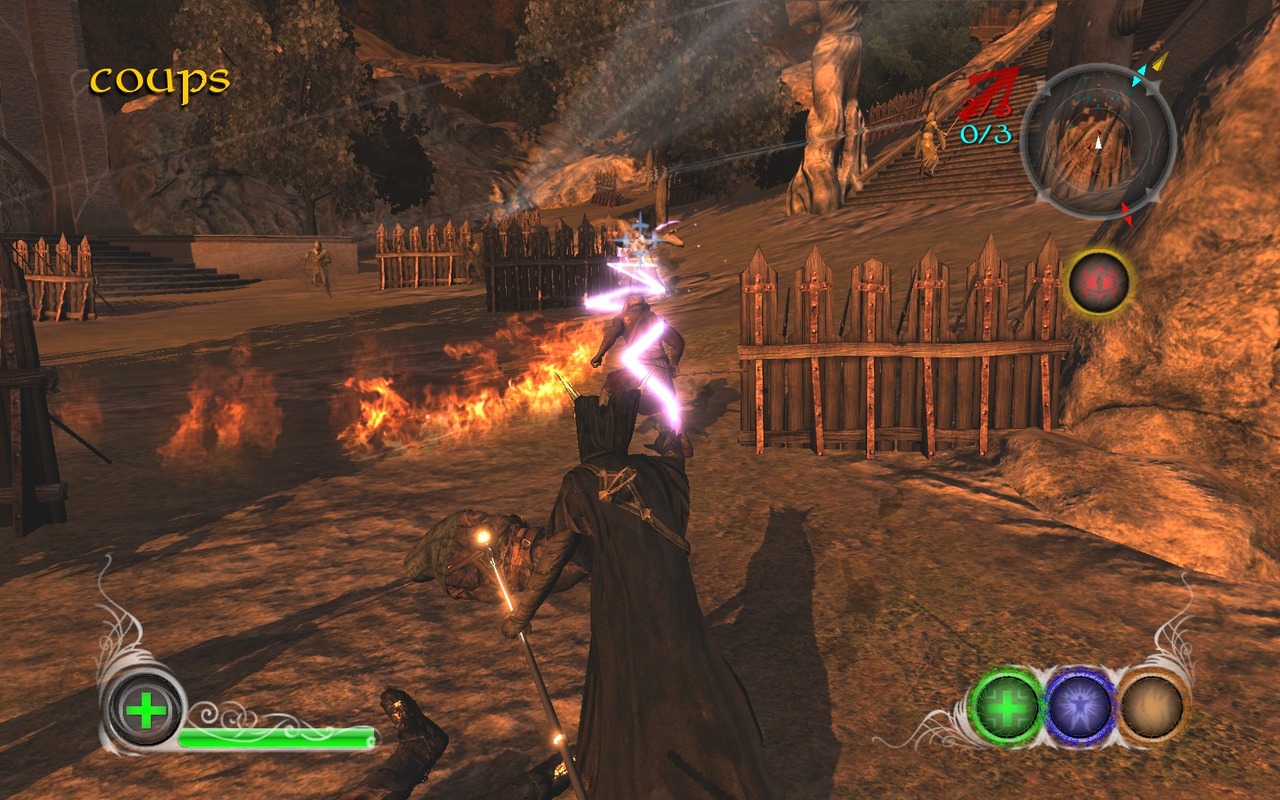
Task: Choose the brown orb ability icon
Action: point(1152,707)
